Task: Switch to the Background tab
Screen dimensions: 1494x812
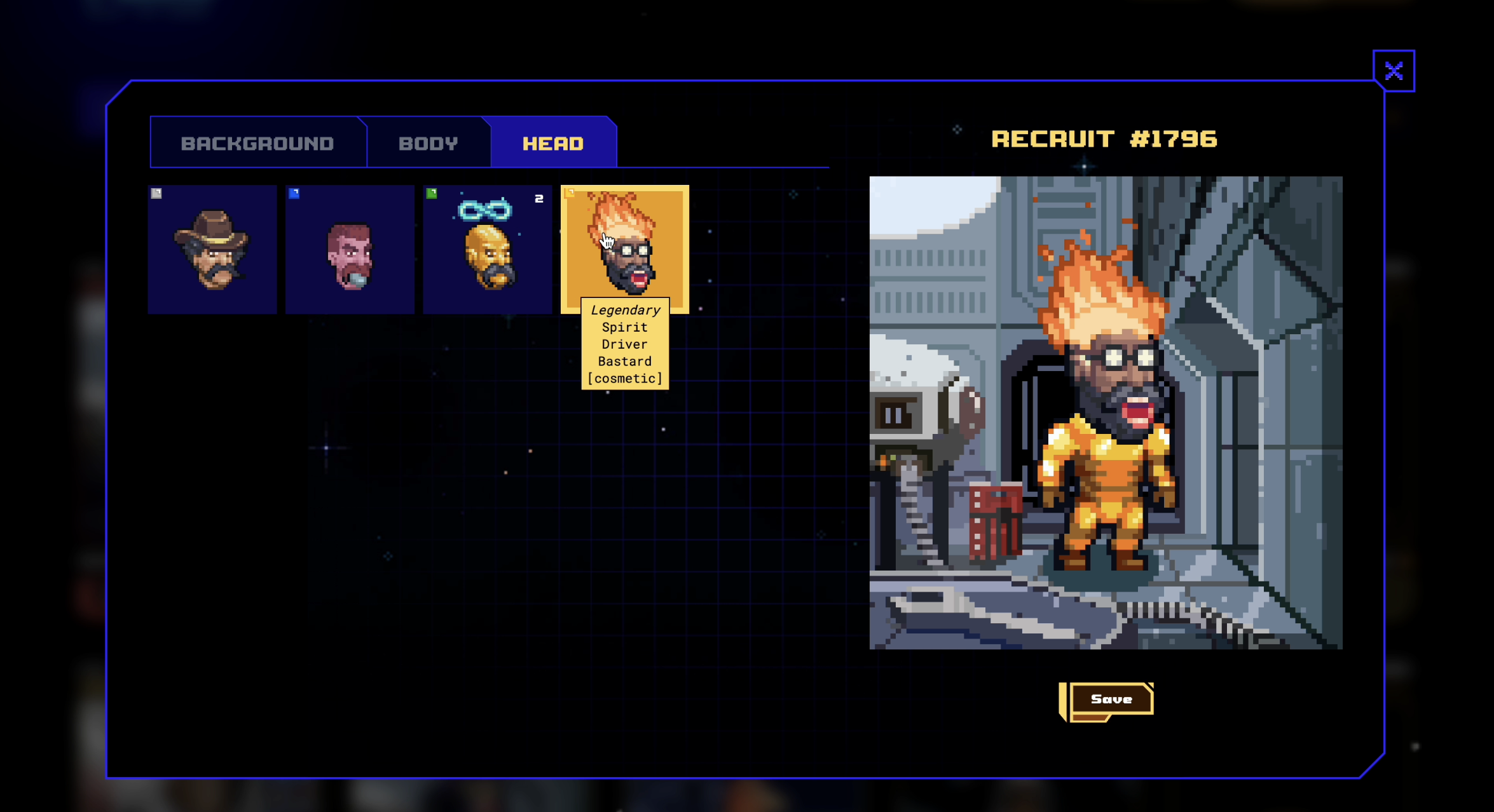Action: [257, 142]
